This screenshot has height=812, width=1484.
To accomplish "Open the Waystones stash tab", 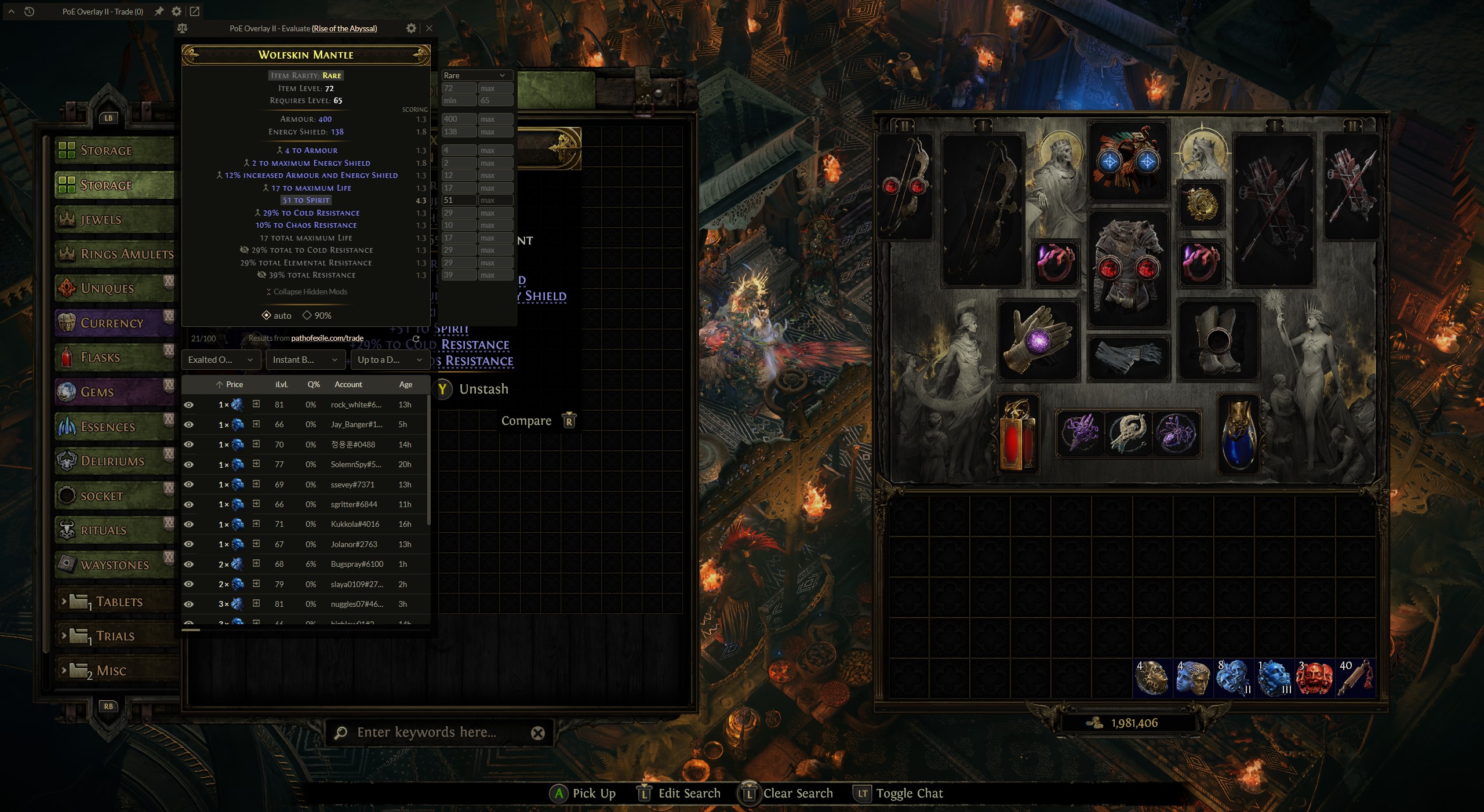I will 115,565.
